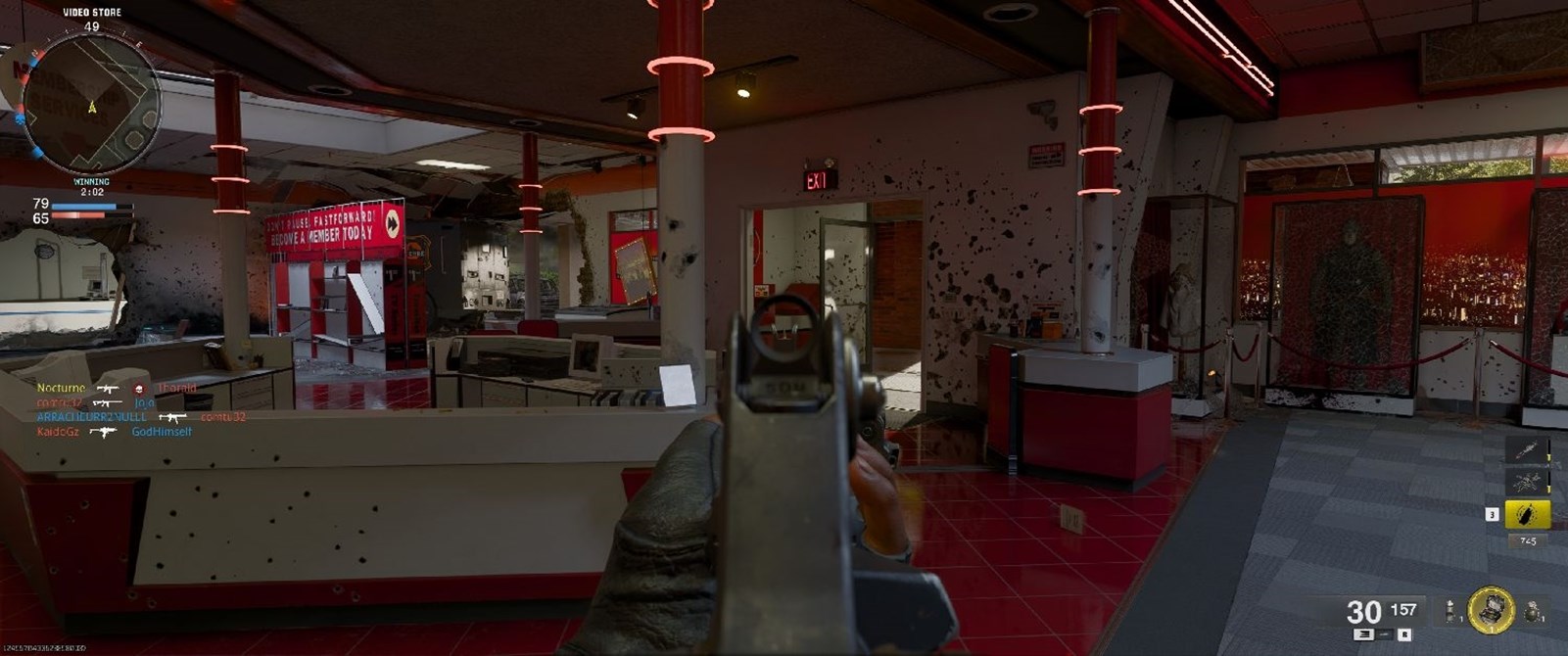Screen dimensions: 1568x656
Task: Select the aircraft scorestreak icon
Action: click(x=1527, y=482)
